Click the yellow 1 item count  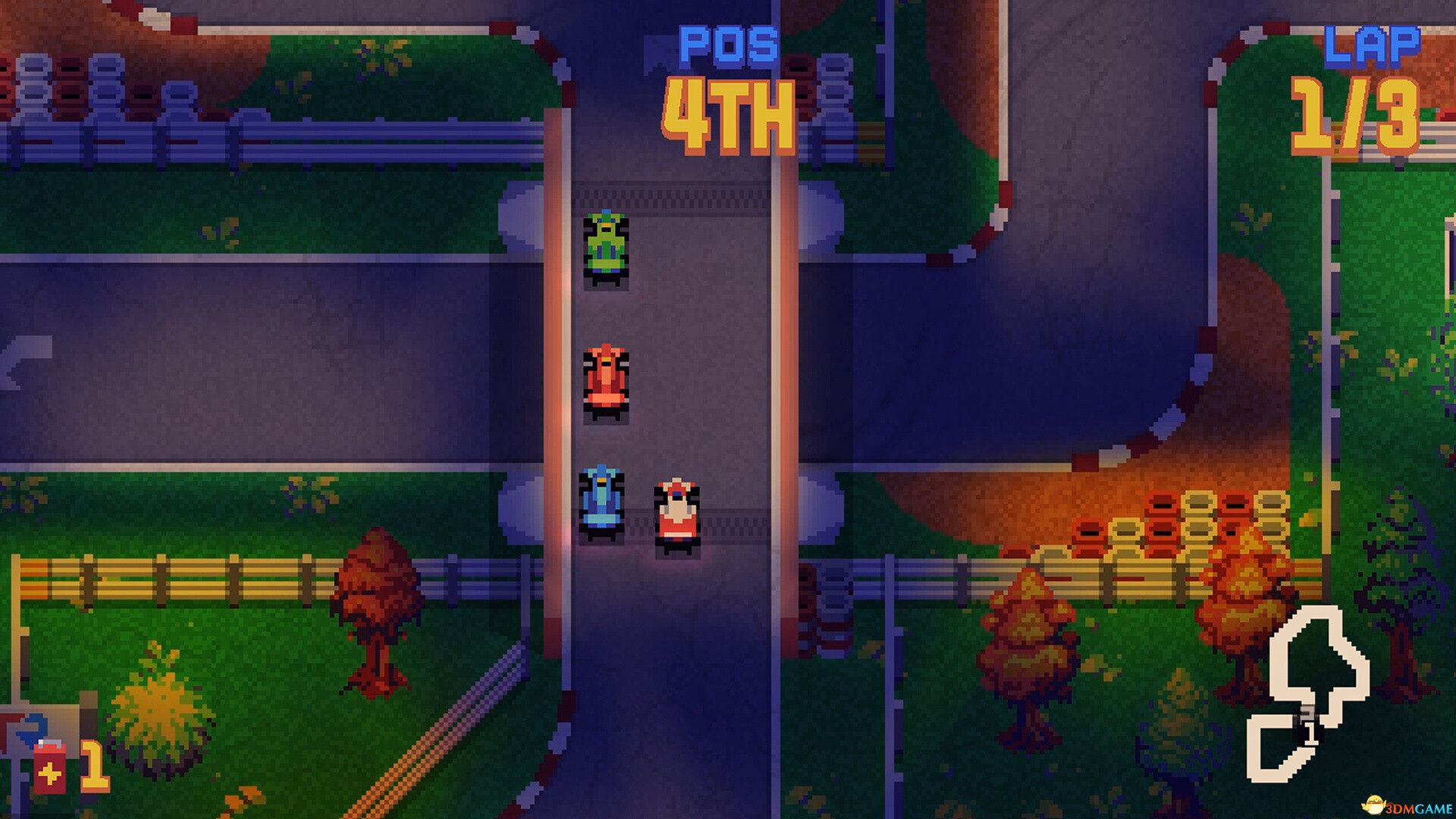pyautogui.click(x=95, y=768)
